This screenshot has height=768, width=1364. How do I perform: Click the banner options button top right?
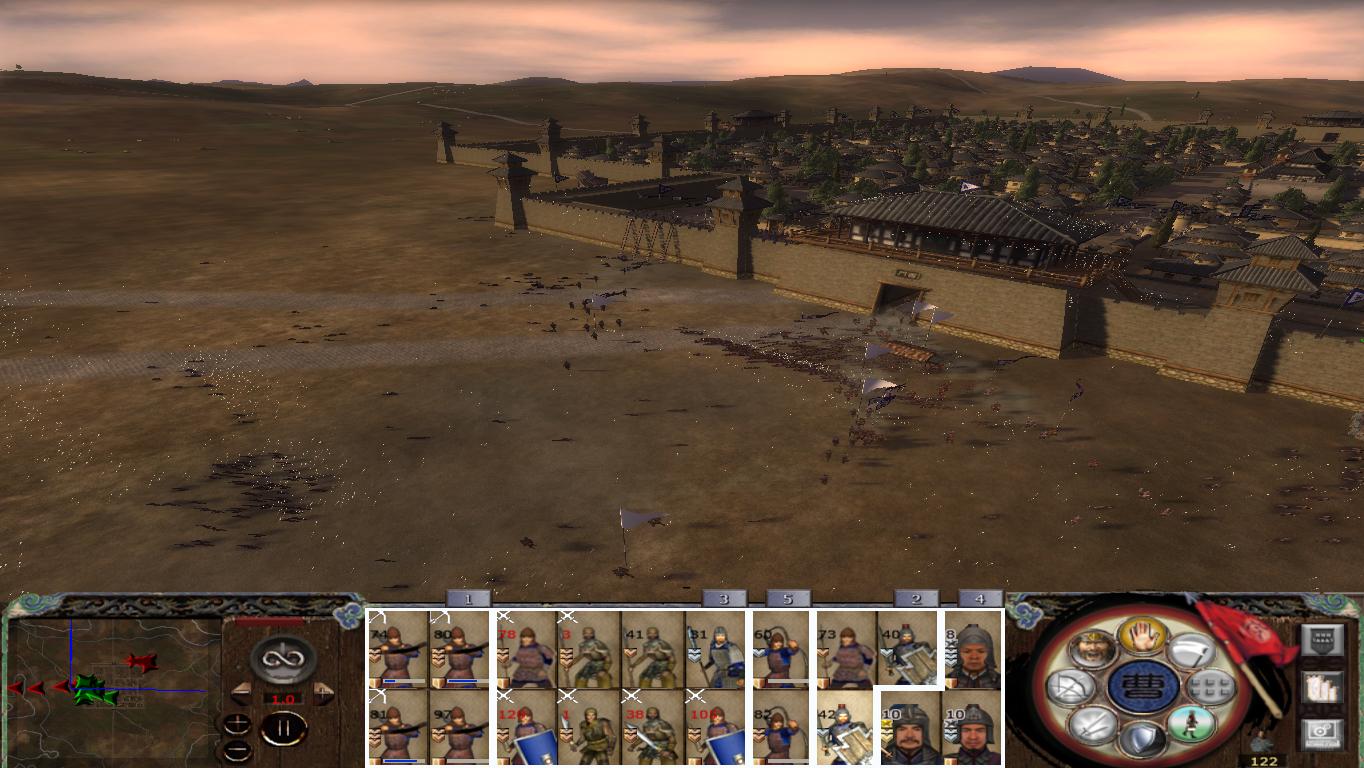click(1323, 639)
